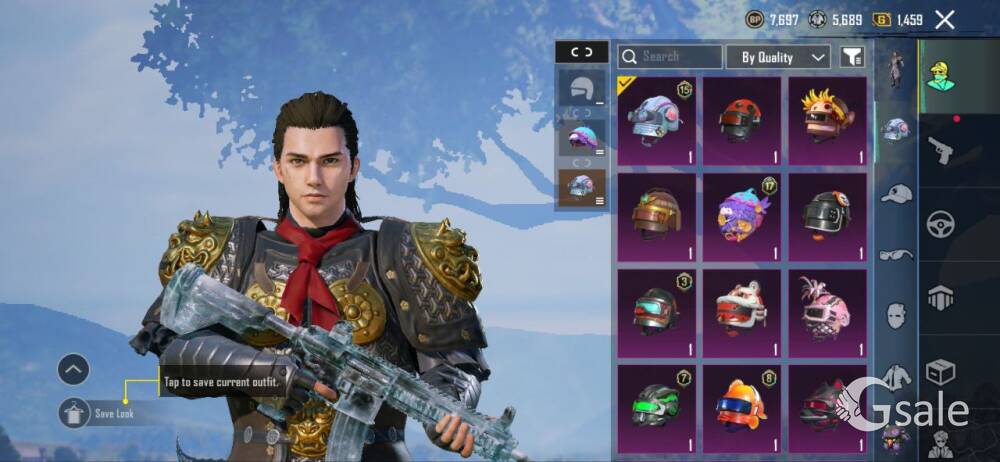This screenshot has height=462, width=1000.
Task: Select the purple fish helmet
Action: coord(741,213)
